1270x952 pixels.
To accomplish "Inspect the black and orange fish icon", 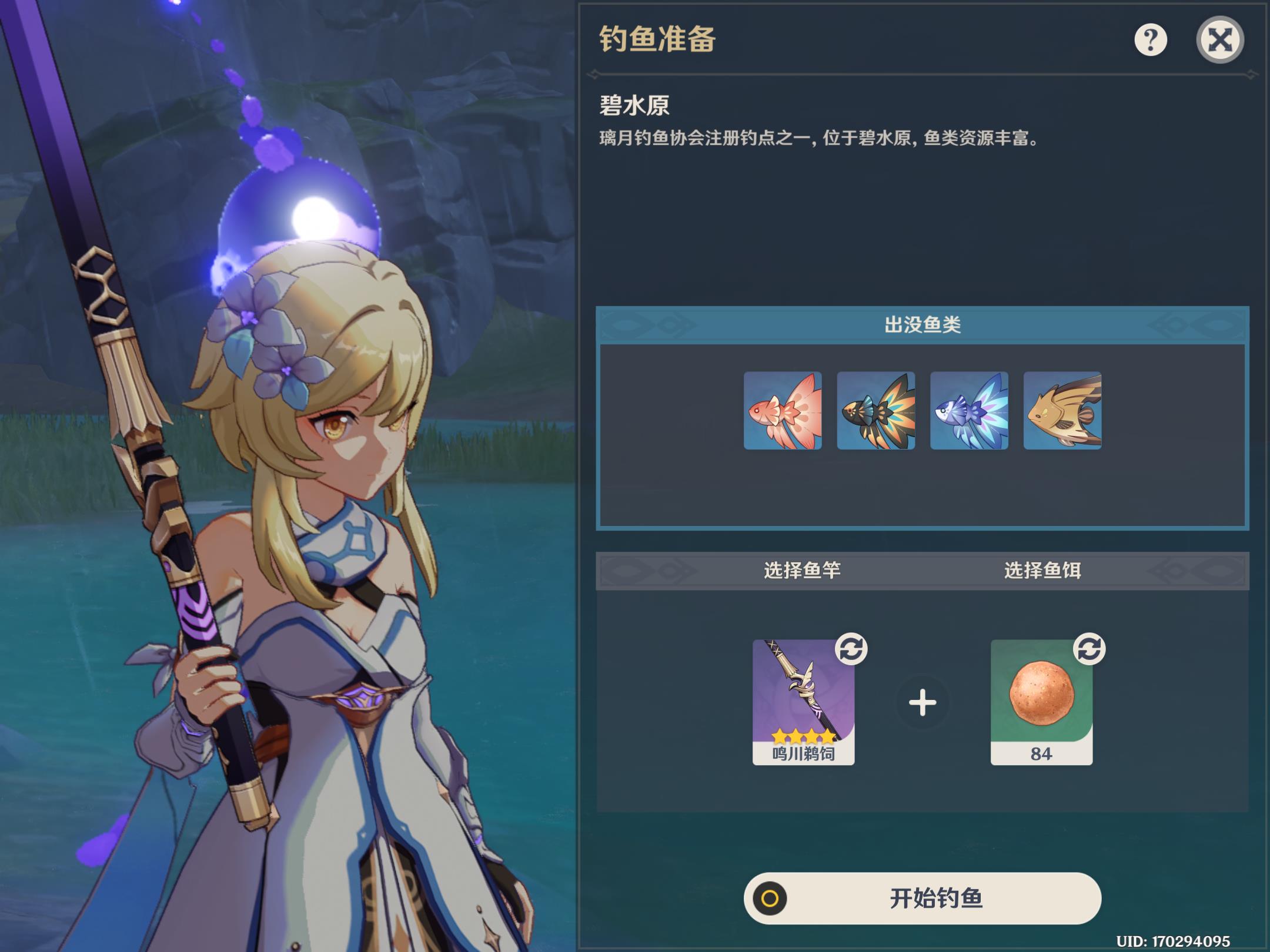I will coord(875,411).
